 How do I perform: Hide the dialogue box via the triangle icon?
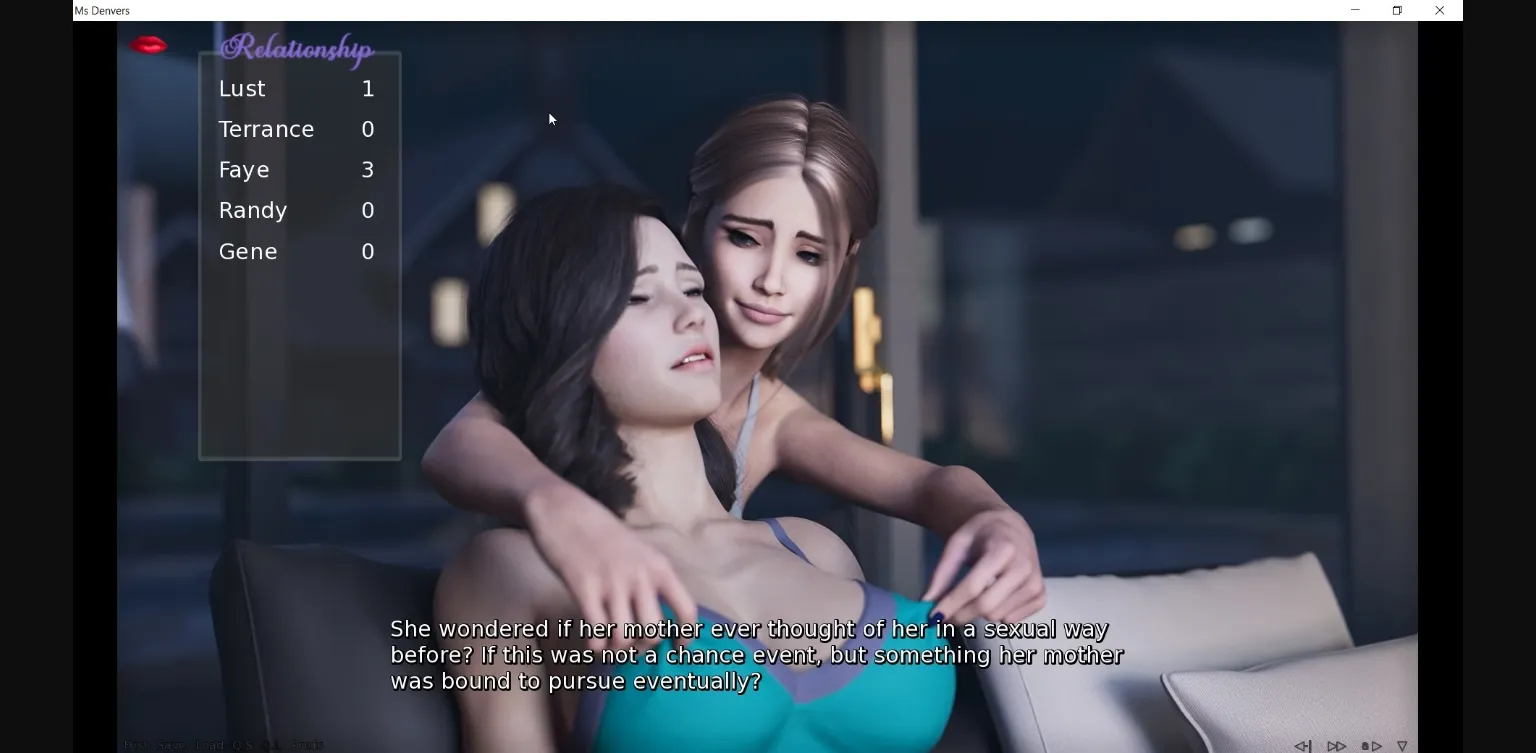[x=1402, y=745]
